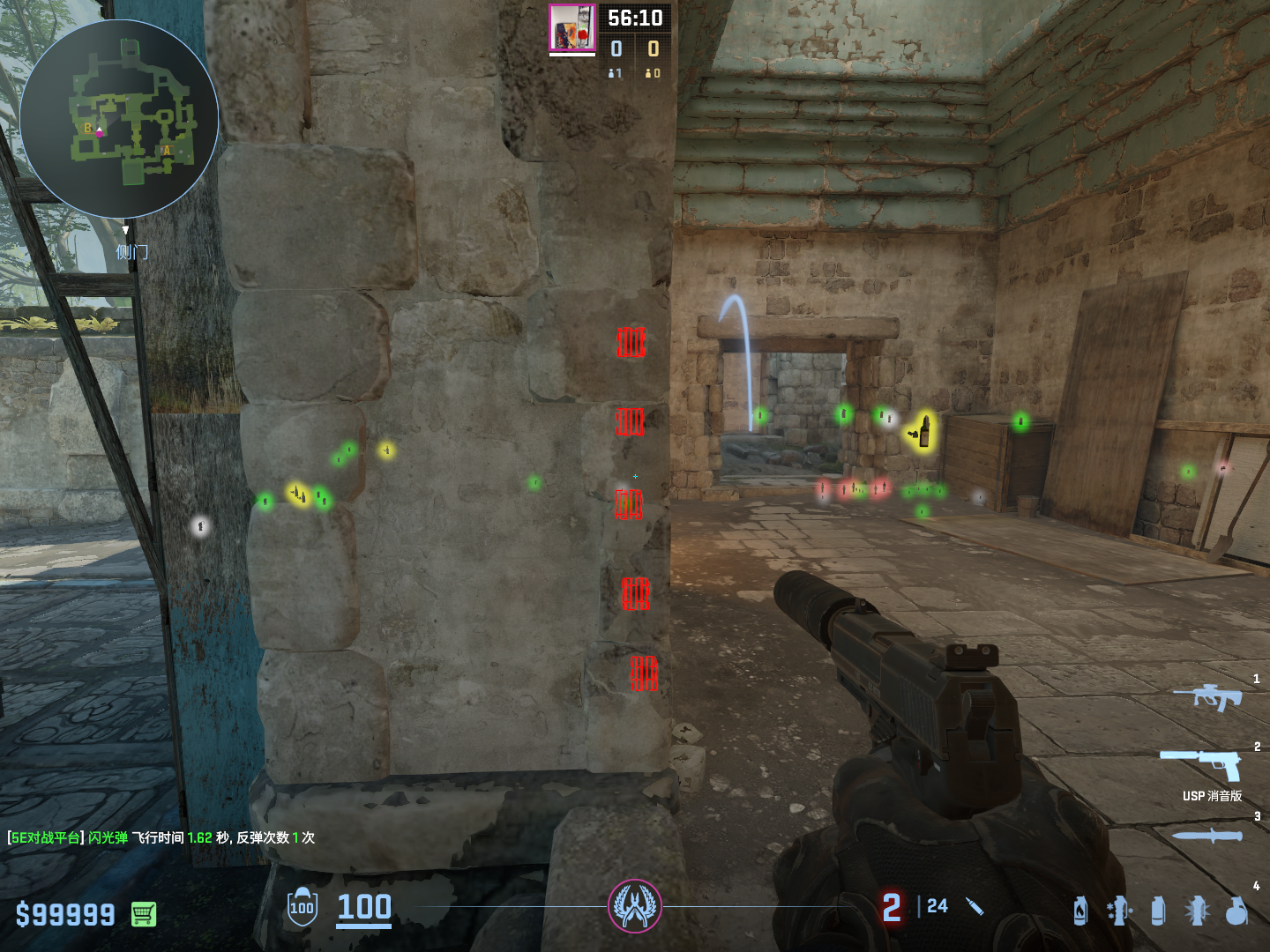The image size is (1270, 952).
Task: Click the Counter-Terrorist team emblem
Action: [634, 906]
